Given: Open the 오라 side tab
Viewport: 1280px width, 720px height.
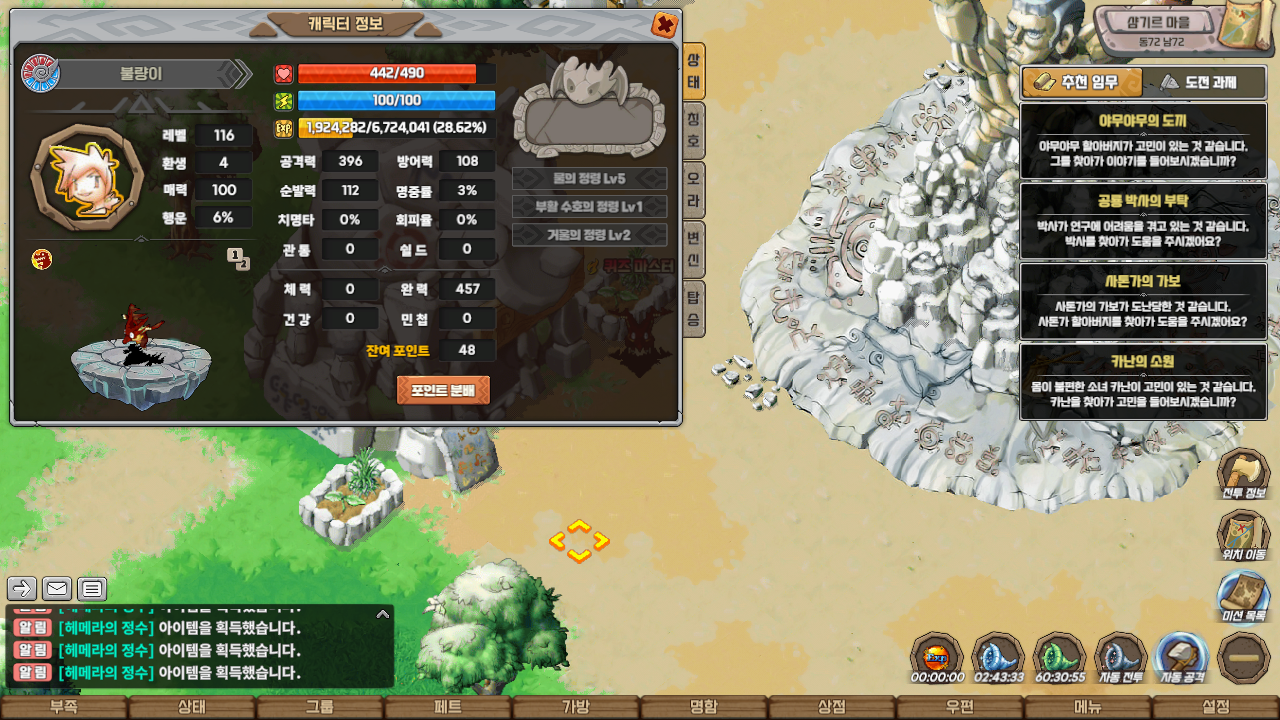Looking at the screenshot, I should (694, 191).
